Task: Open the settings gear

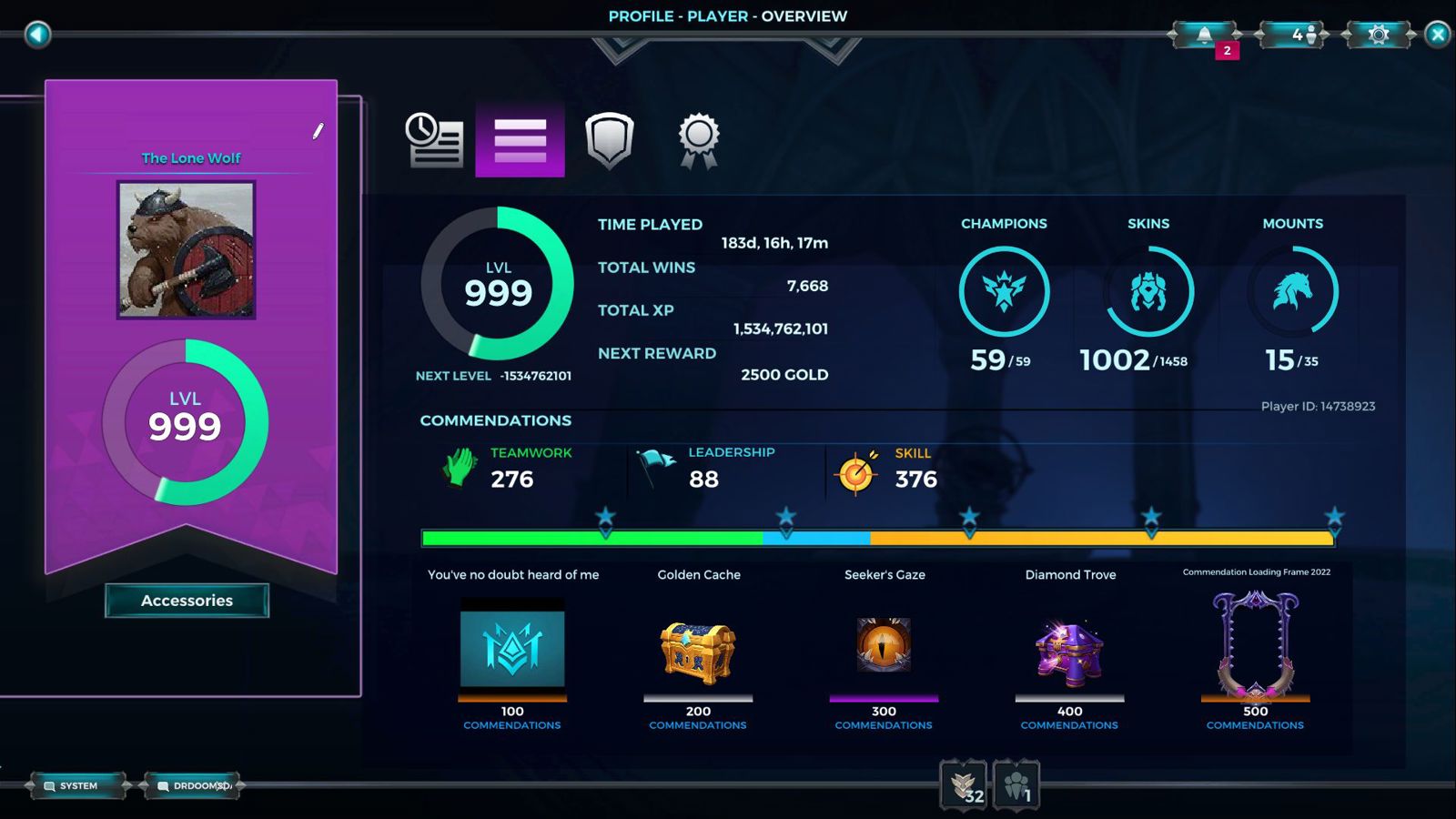Action: pyautogui.click(x=1378, y=35)
